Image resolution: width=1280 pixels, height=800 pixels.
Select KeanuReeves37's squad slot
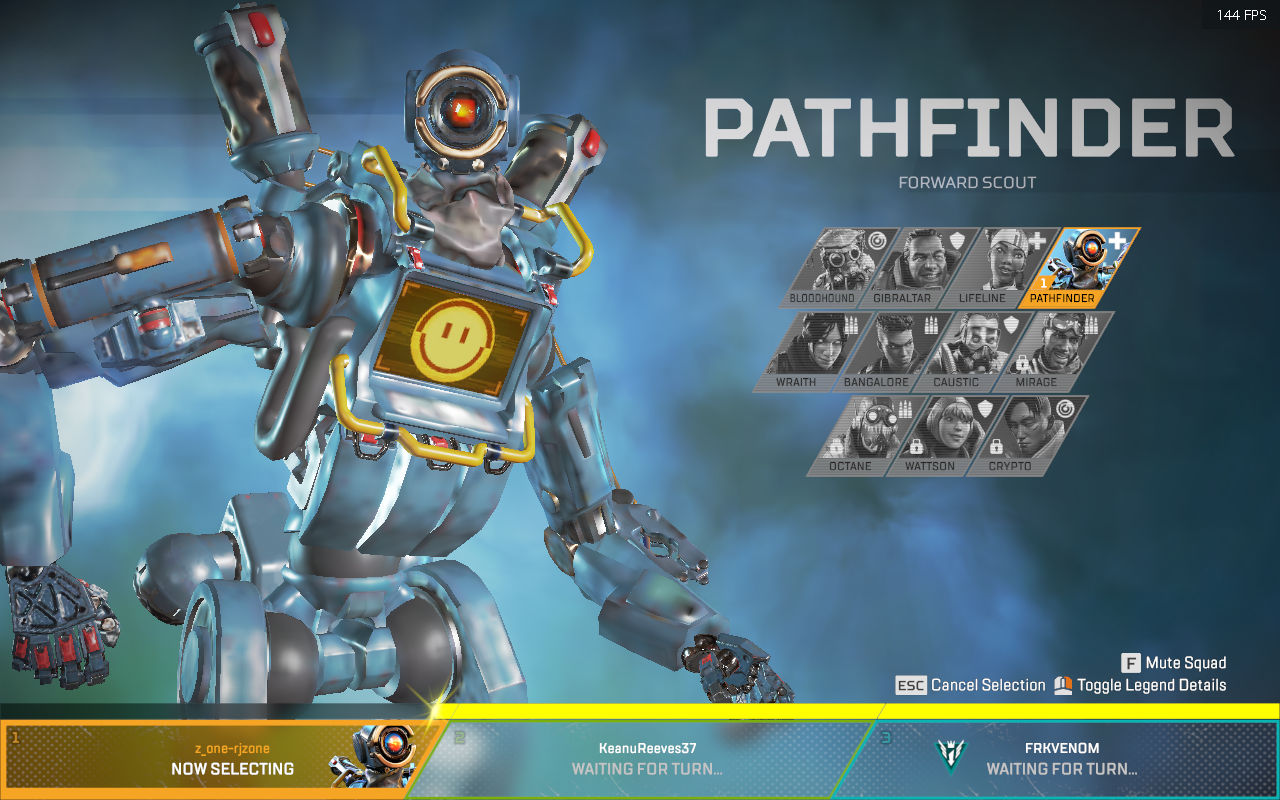647,759
